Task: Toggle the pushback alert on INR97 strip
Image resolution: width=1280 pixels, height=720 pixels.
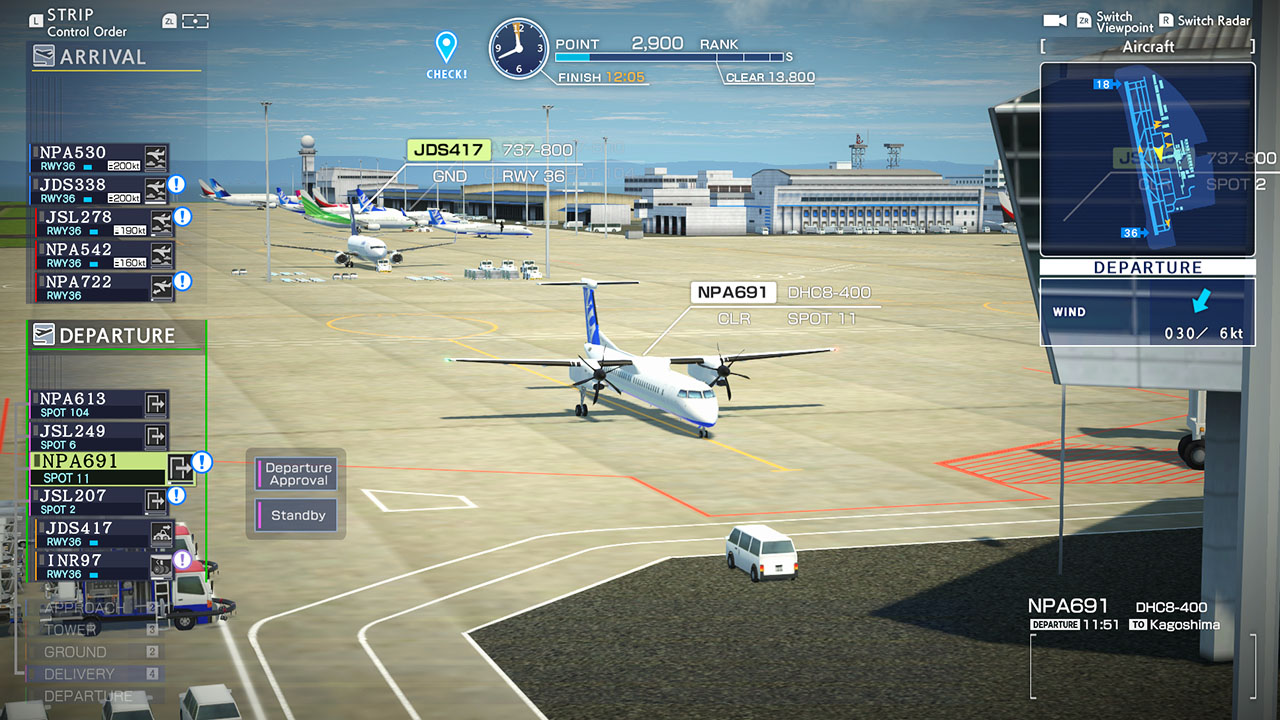Action: 181,560
